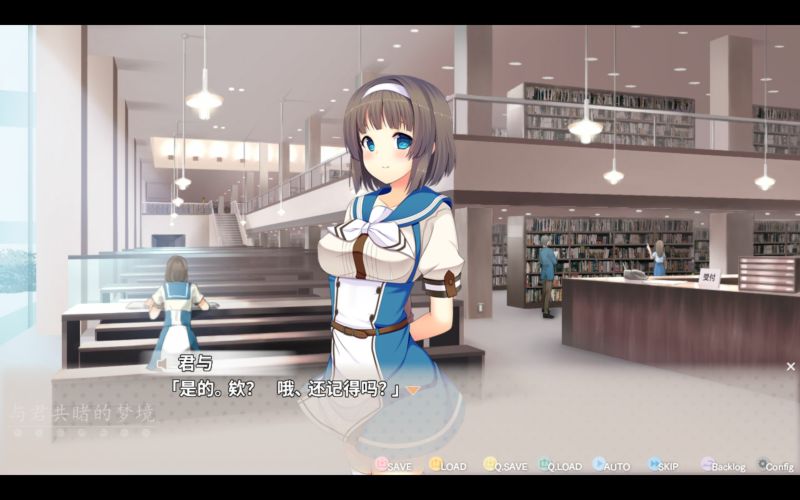Quick save with Q.SAVE
This screenshot has width=800, height=500.
click(504, 465)
